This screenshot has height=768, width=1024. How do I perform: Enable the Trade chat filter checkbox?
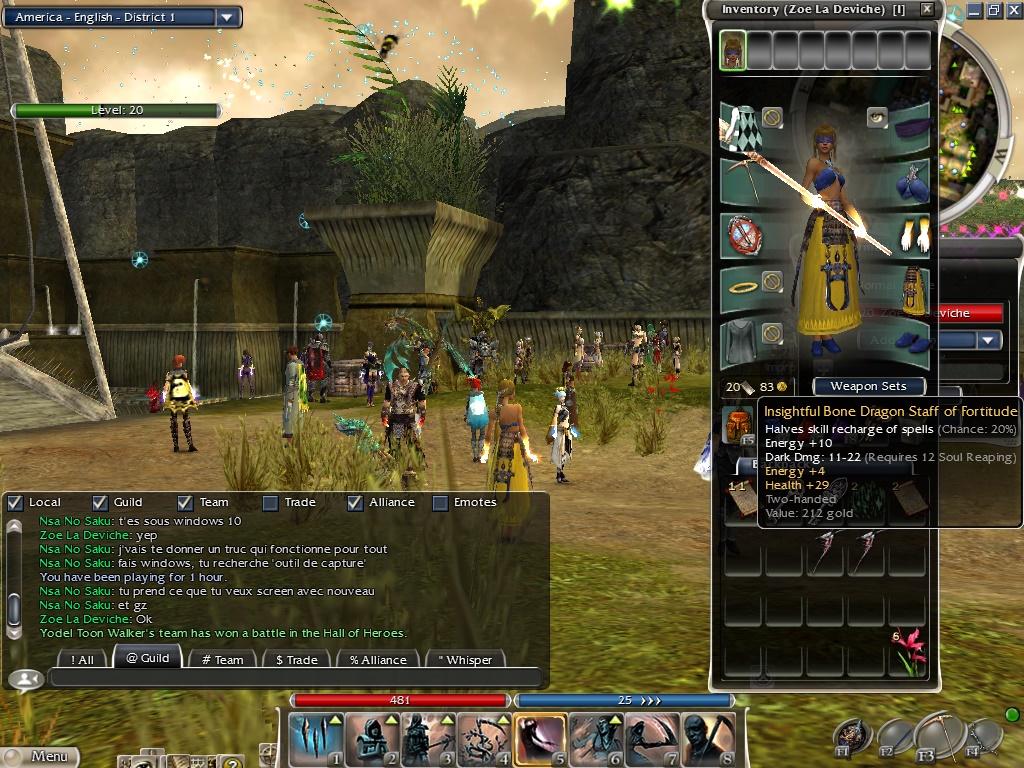pos(270,502)
